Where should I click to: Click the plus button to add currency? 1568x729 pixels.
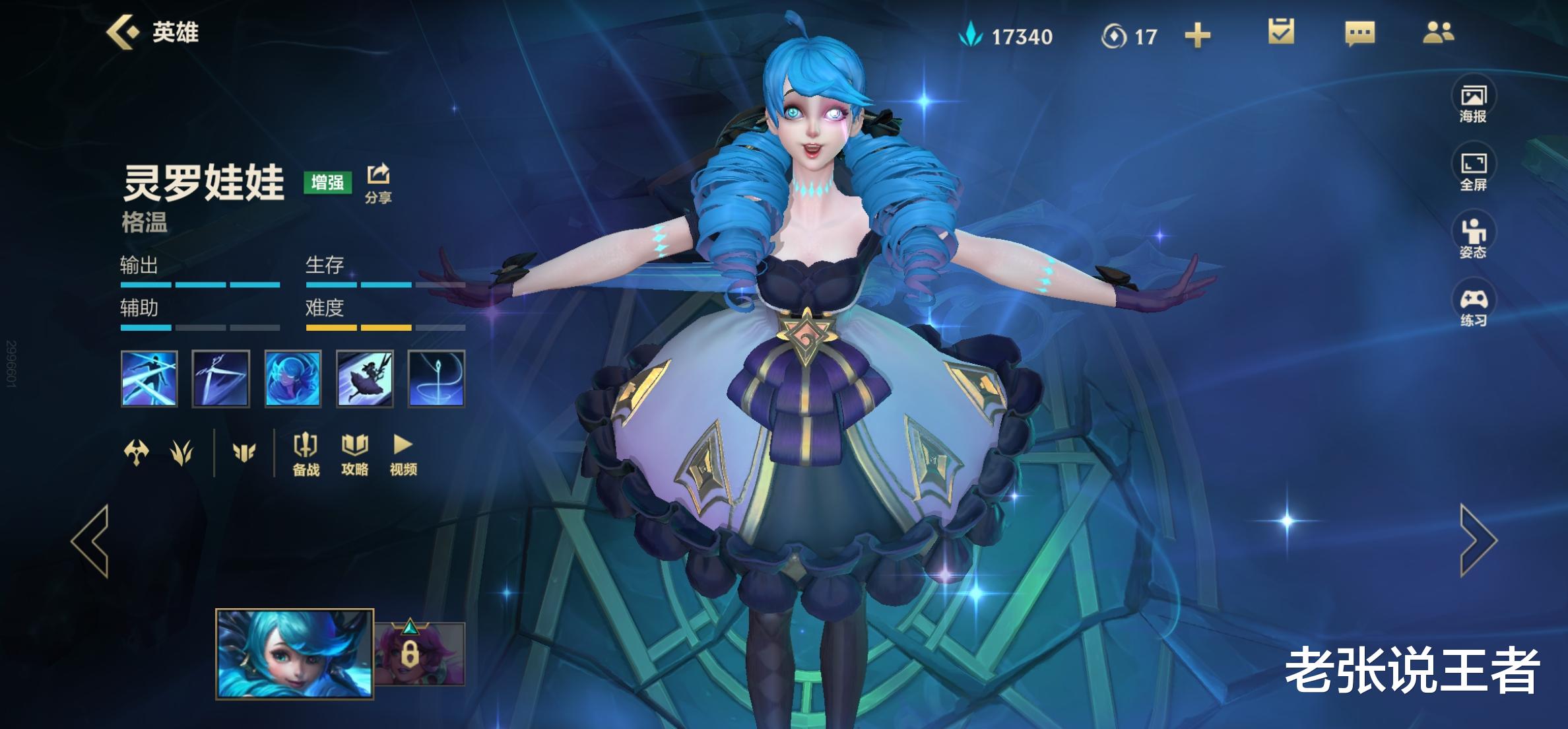[x=1197, y=36]
